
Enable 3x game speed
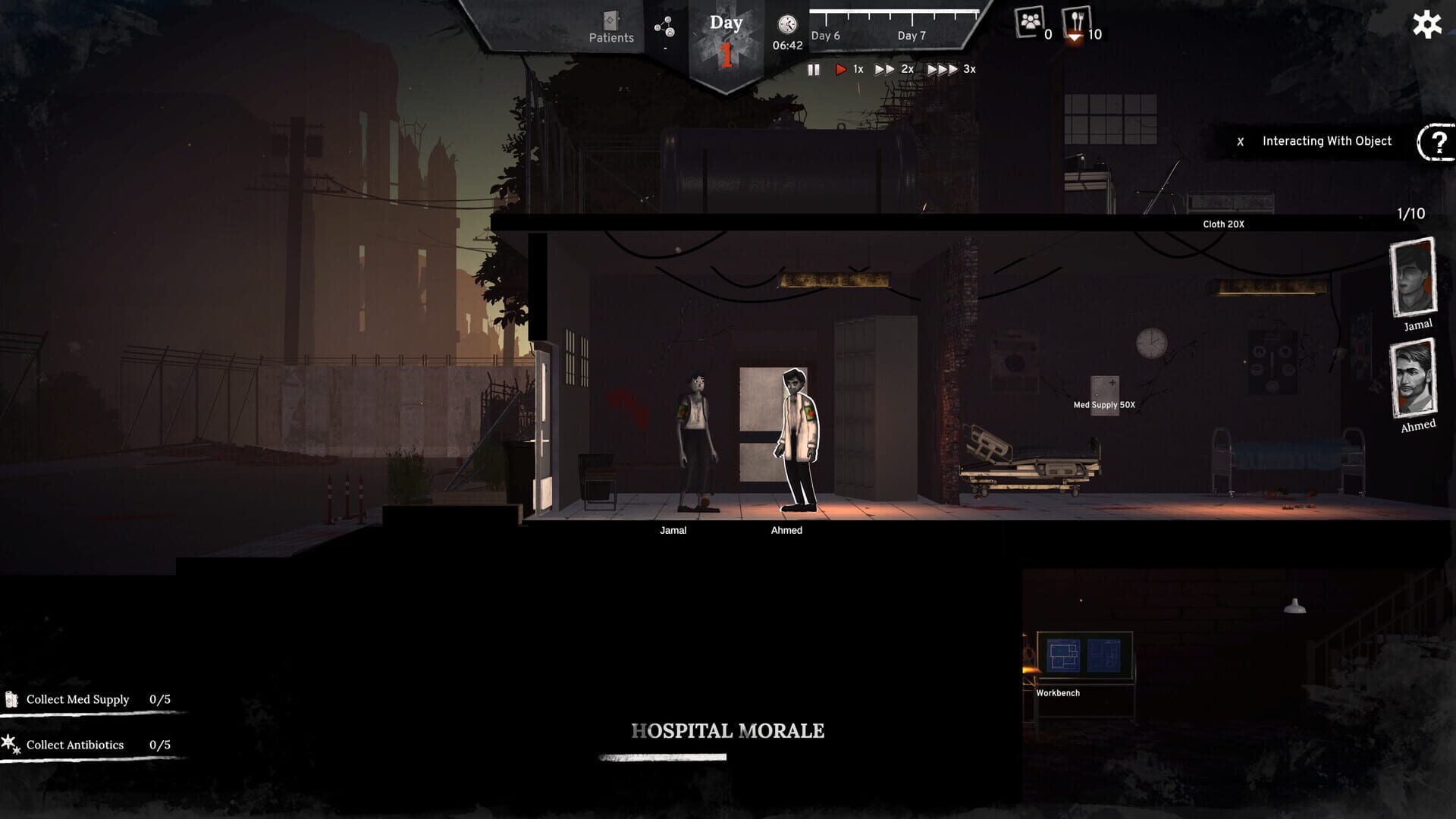point(940,68)
